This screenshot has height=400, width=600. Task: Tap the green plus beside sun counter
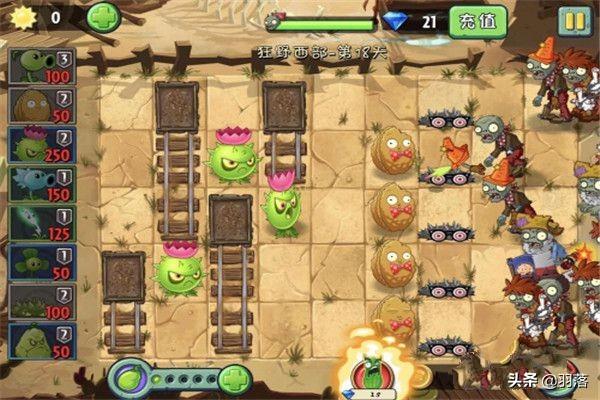point(102,17)
